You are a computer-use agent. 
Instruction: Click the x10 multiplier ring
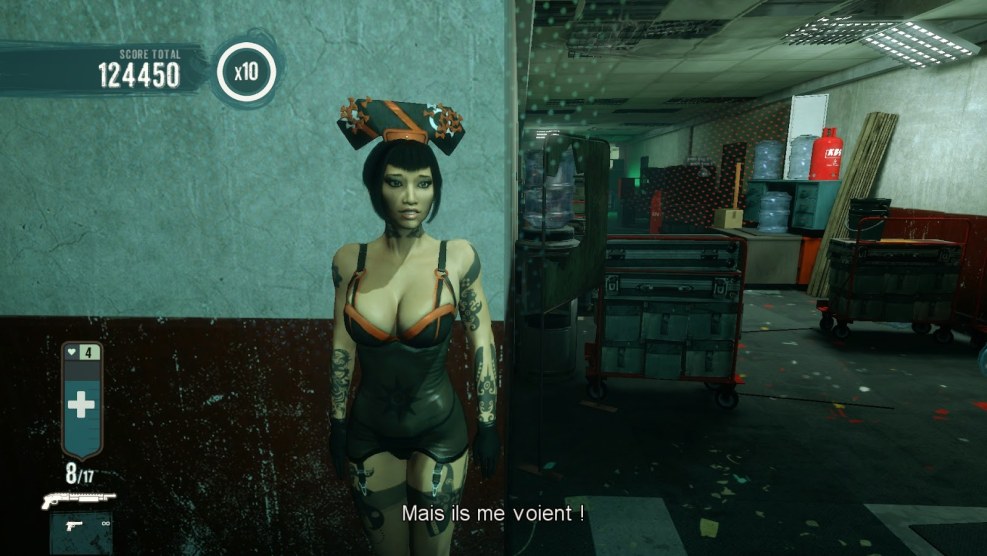click(x=245, y=71)
